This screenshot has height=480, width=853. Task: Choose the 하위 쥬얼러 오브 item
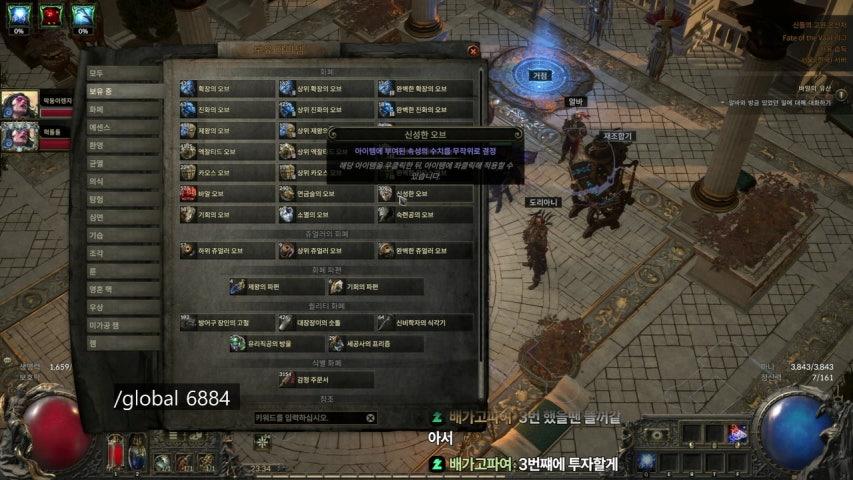[227, 250]
